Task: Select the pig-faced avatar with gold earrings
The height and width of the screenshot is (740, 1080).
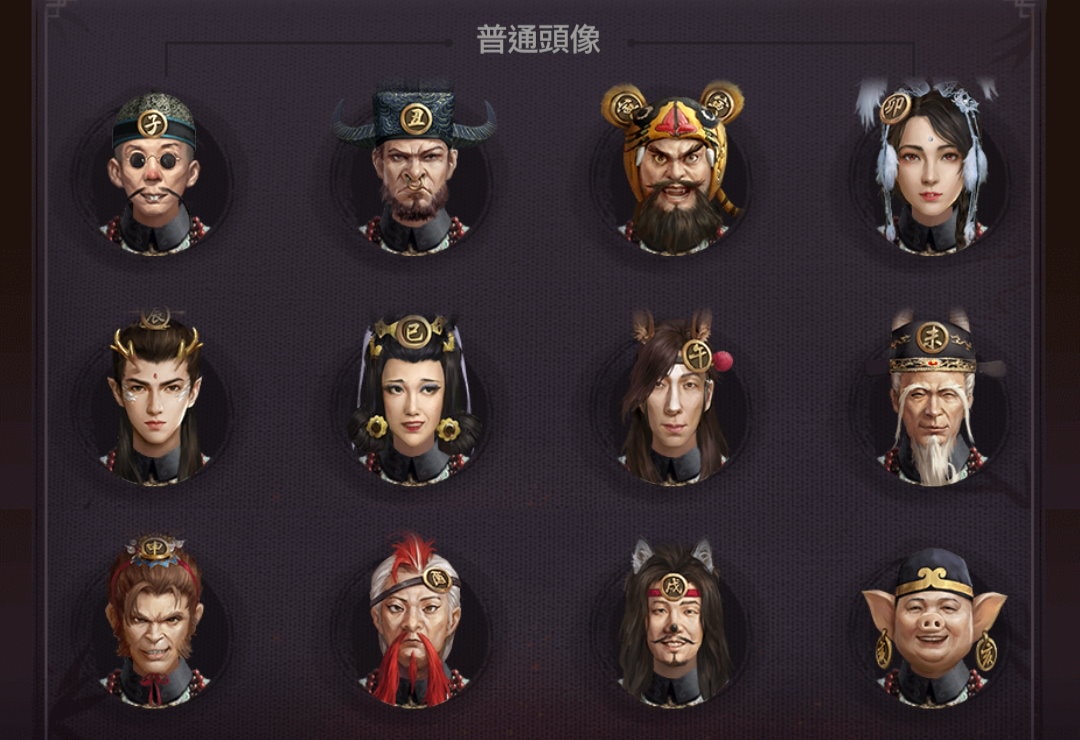Action: coord(933,622)
